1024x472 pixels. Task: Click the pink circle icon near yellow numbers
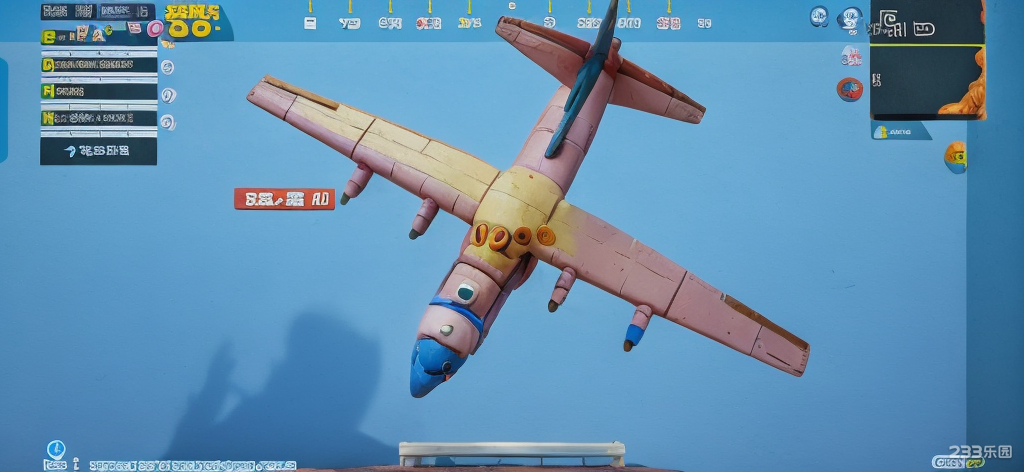click(x=155, y=29)
